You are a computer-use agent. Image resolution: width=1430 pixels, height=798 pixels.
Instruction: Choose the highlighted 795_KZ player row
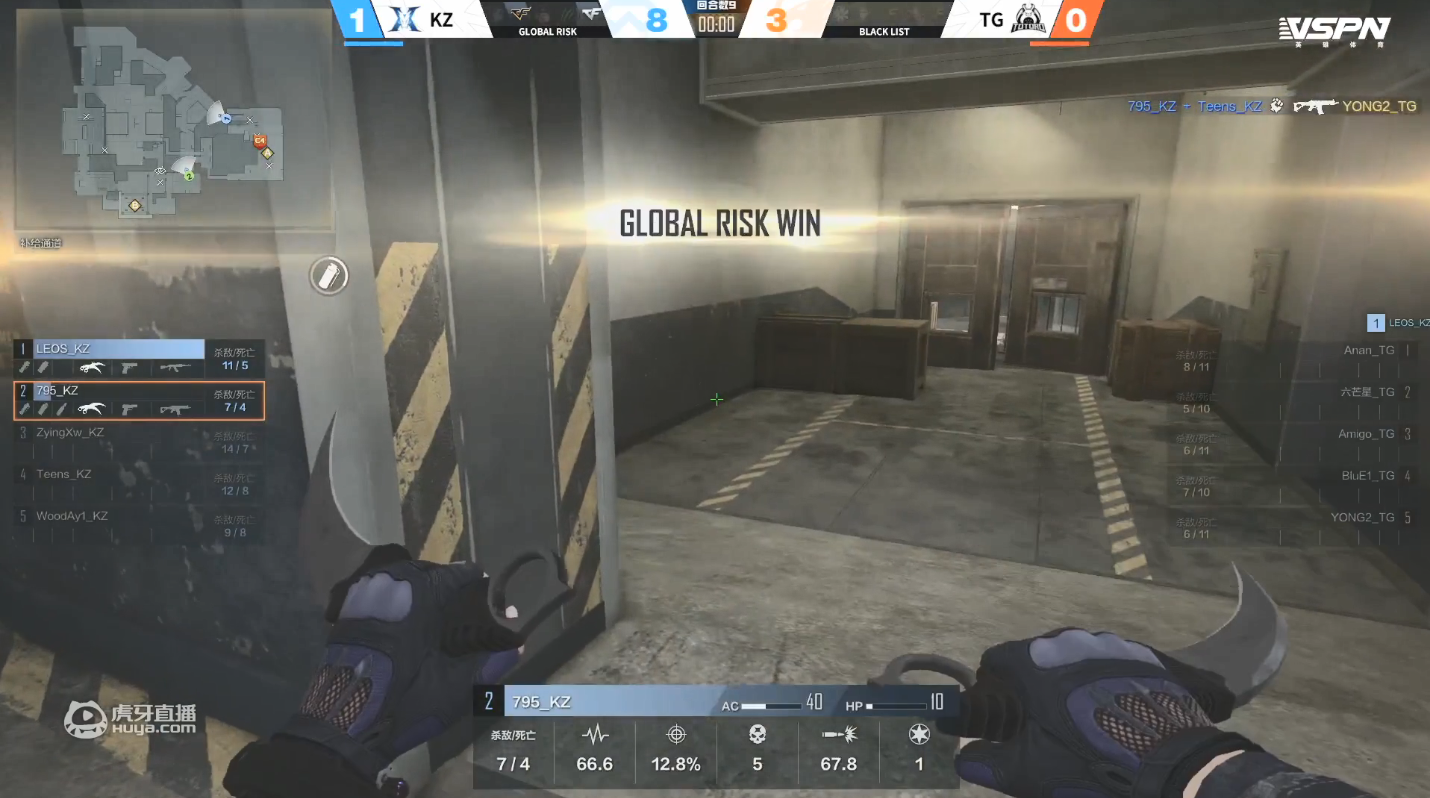click(x=138, y=399)
